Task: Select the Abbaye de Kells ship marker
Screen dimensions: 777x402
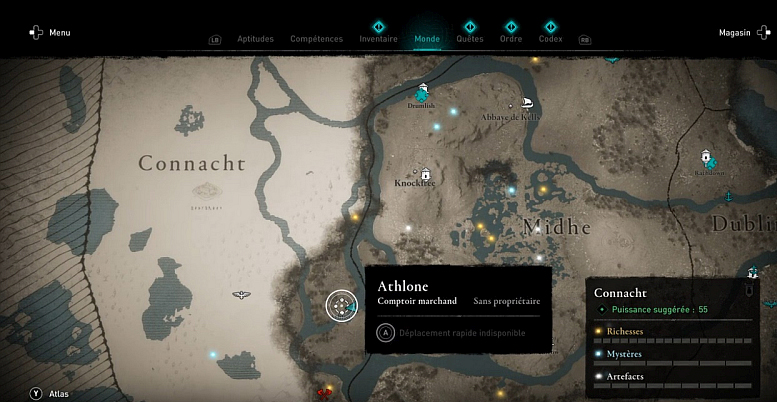Action: click(526, 103)
